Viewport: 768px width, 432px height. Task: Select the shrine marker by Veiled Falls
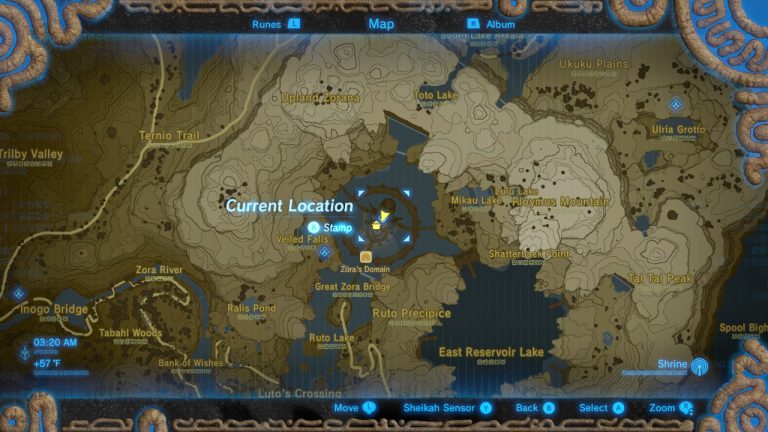point(324,252)
